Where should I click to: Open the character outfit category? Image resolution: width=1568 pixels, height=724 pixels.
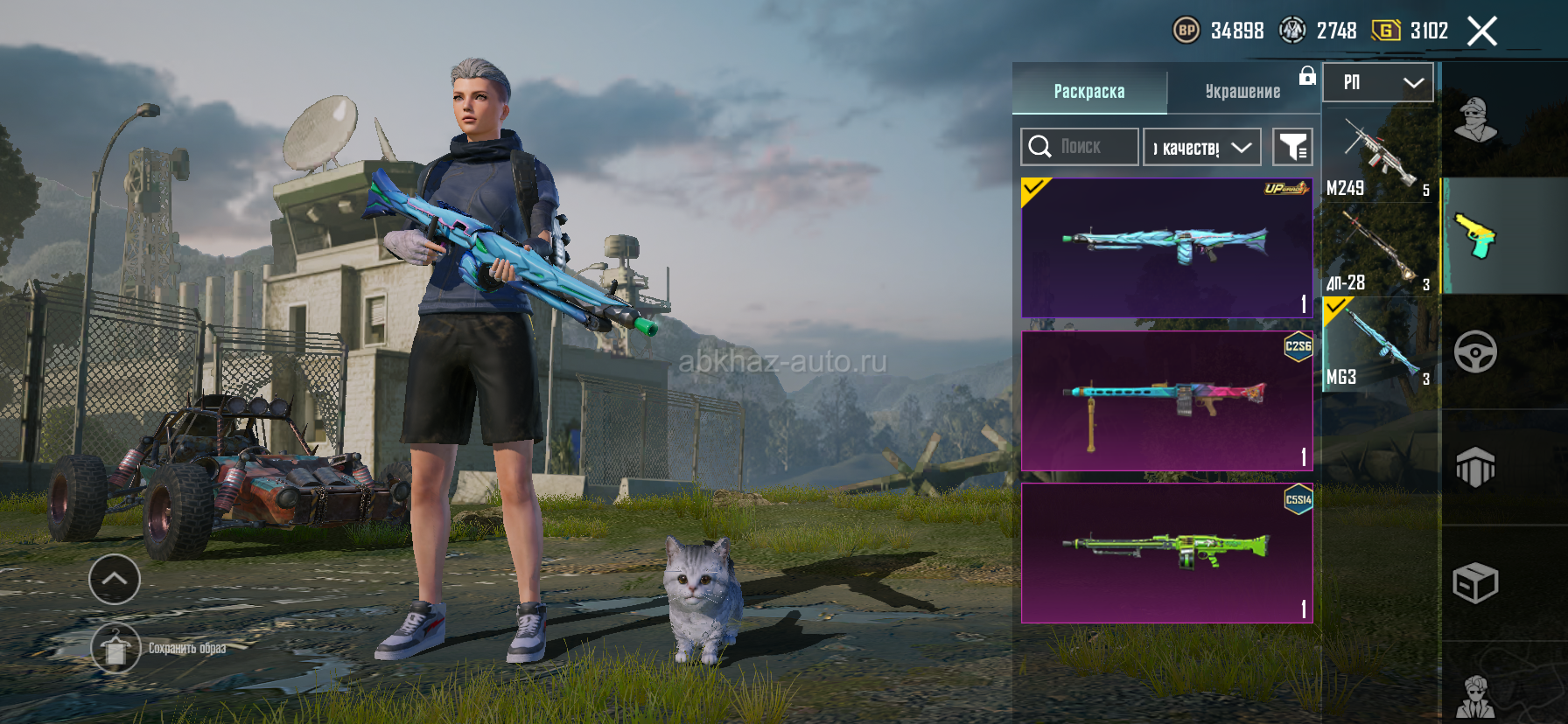[1475, 121]
